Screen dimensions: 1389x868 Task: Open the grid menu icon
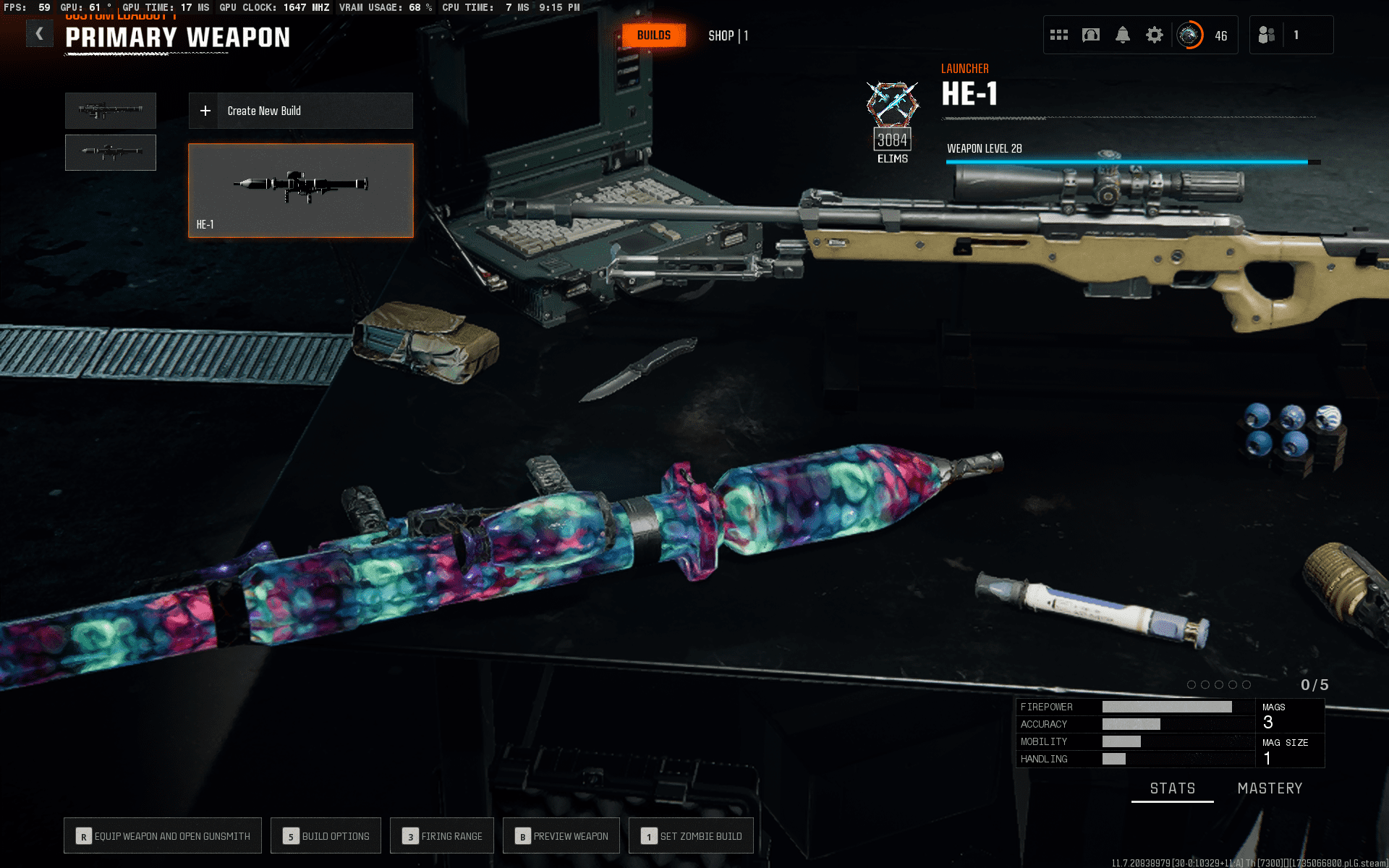click(1059, 35)
